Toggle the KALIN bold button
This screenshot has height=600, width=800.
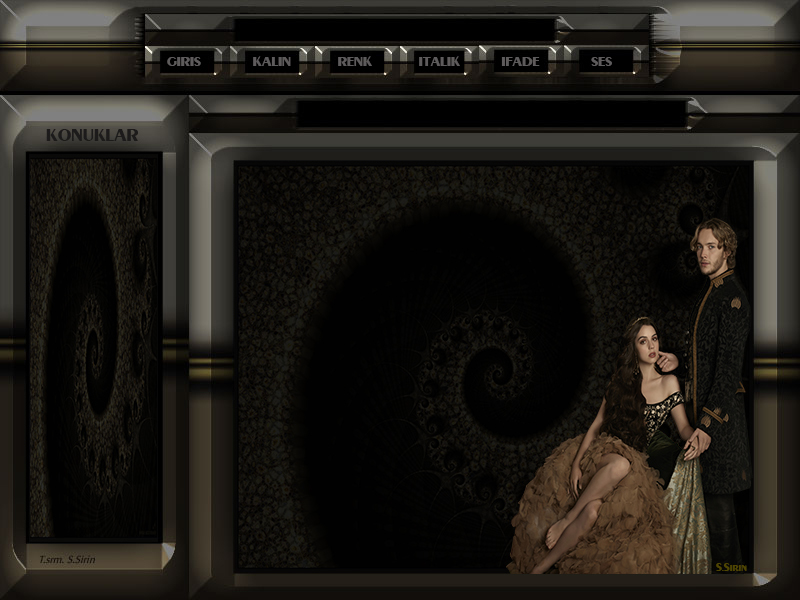[x=272, y=62]
